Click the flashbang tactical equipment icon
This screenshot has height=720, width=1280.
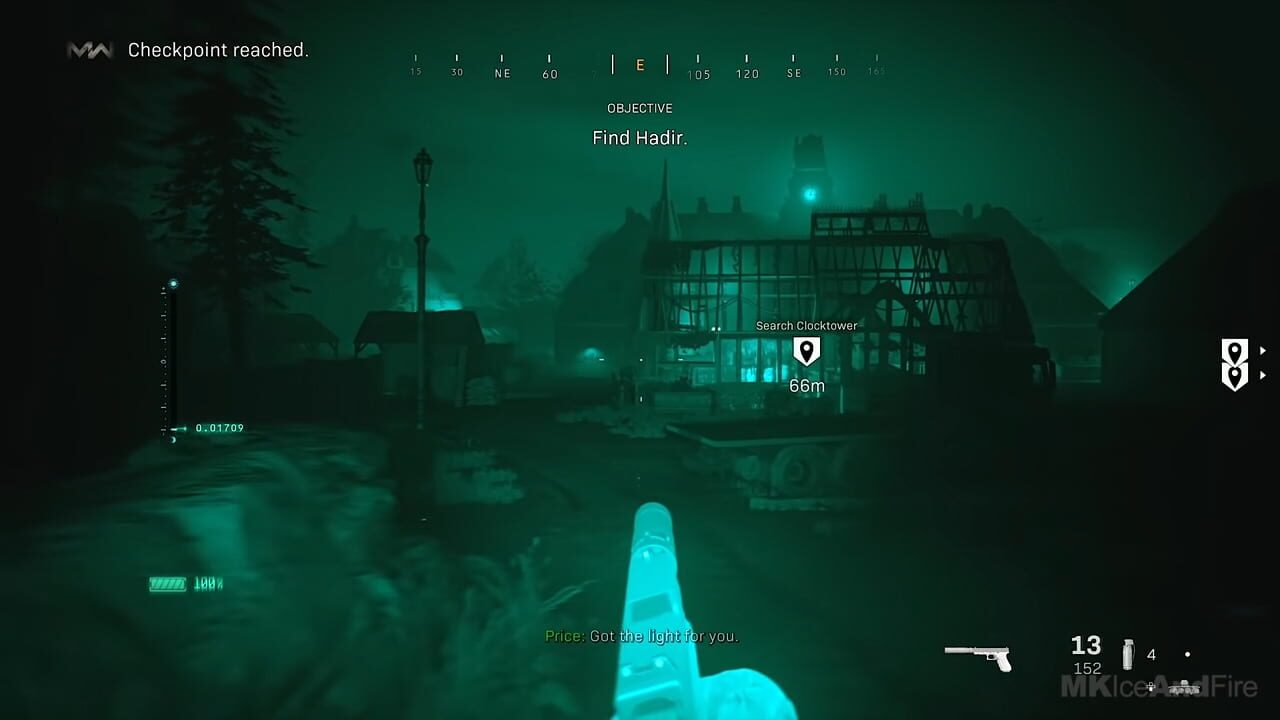(1127, 653)
